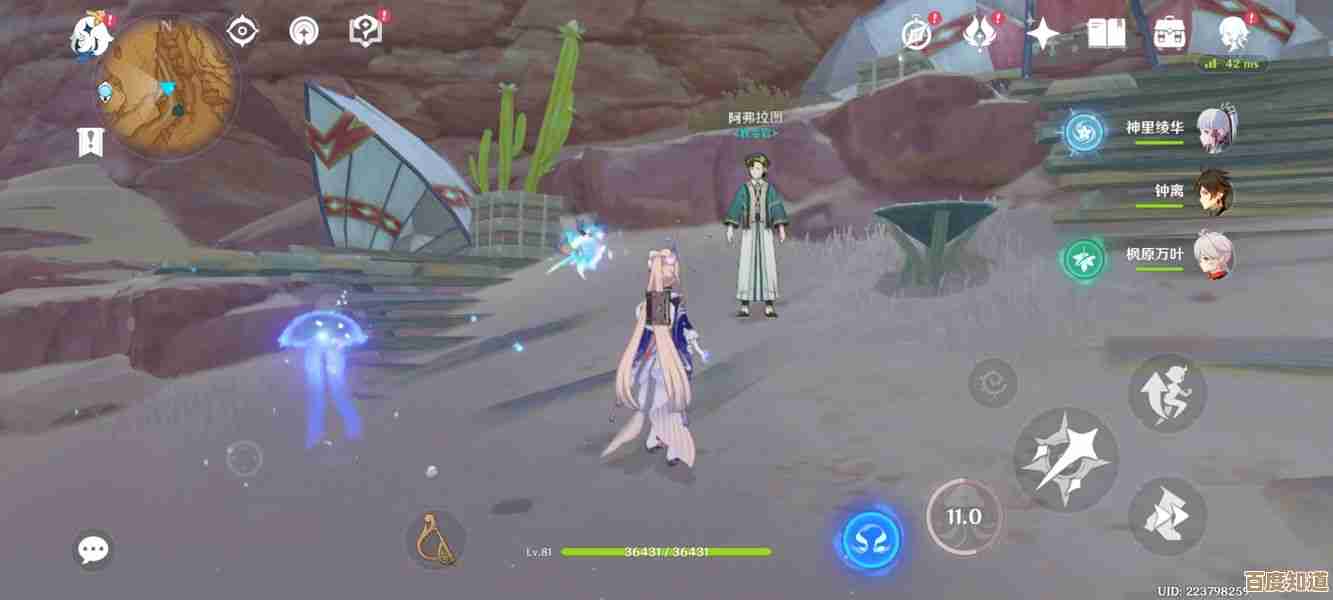Open the compass events icon
The width and height of the screenshot is (1333, 600).
pyautogui.click(x=916, y=35)
